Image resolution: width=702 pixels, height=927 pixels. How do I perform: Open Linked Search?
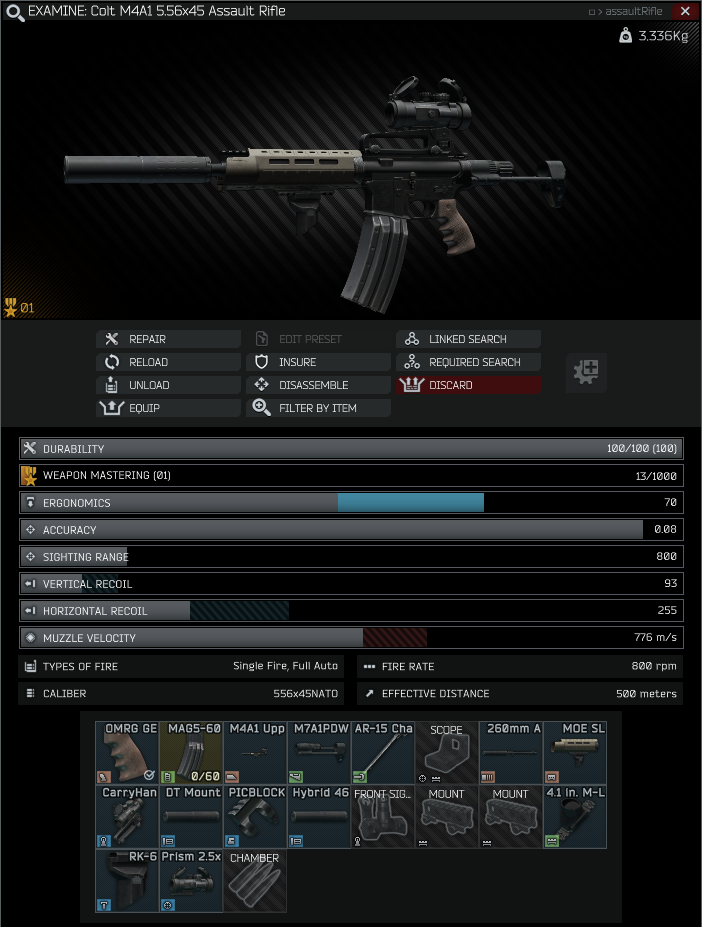pyautogui.click(x=468, y=339)
